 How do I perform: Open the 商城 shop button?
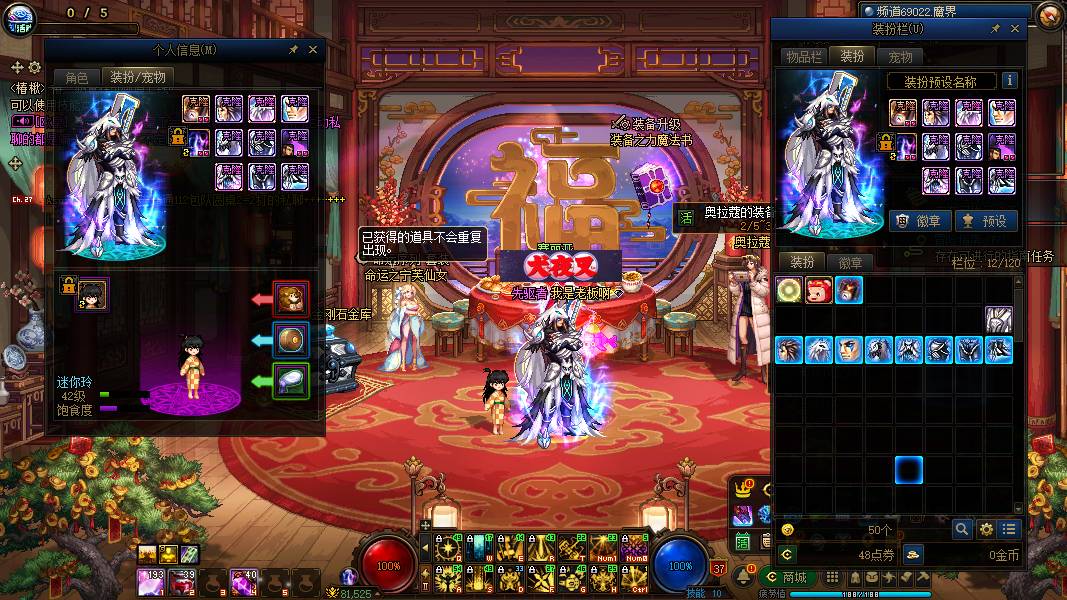tap(786, 577)
